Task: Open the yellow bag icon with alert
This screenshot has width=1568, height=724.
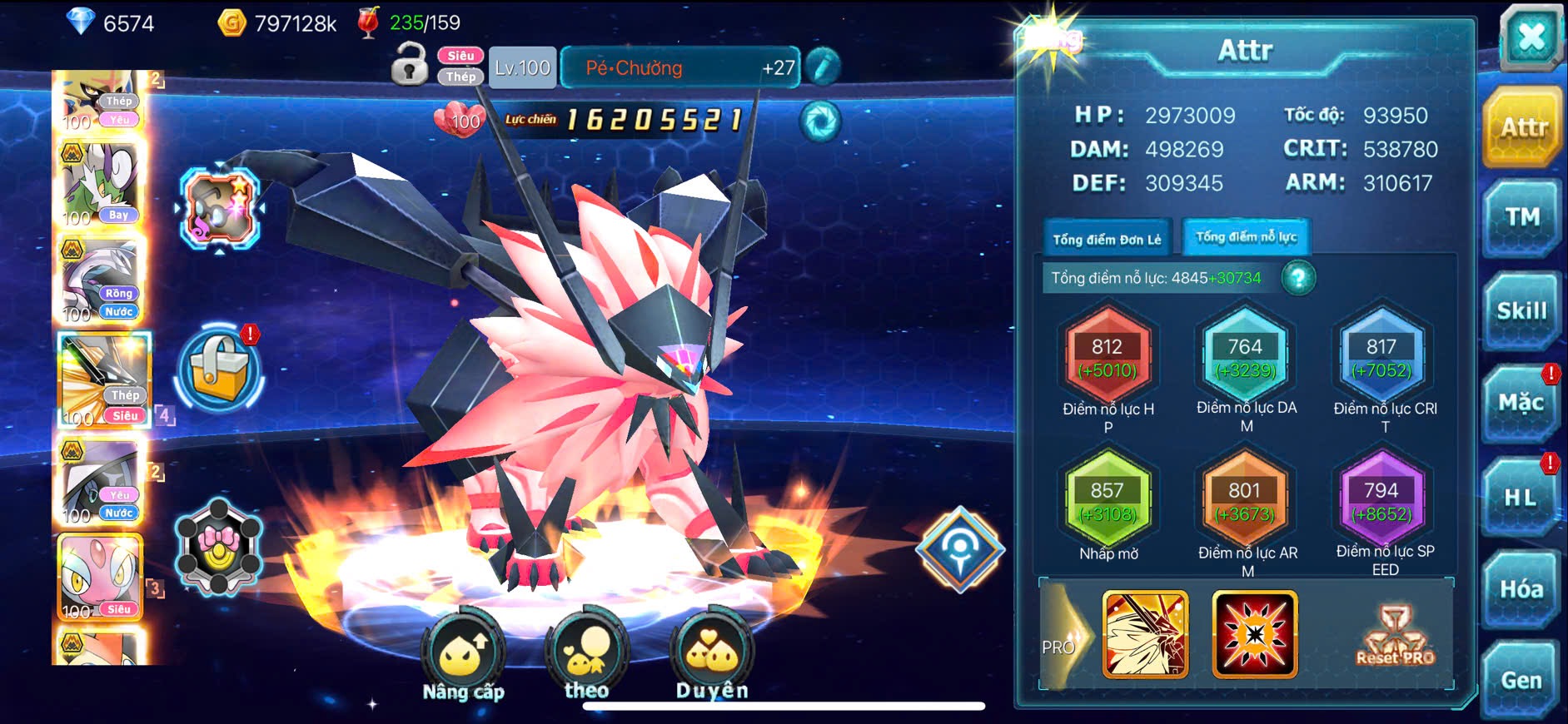Action: coord(220,369)
